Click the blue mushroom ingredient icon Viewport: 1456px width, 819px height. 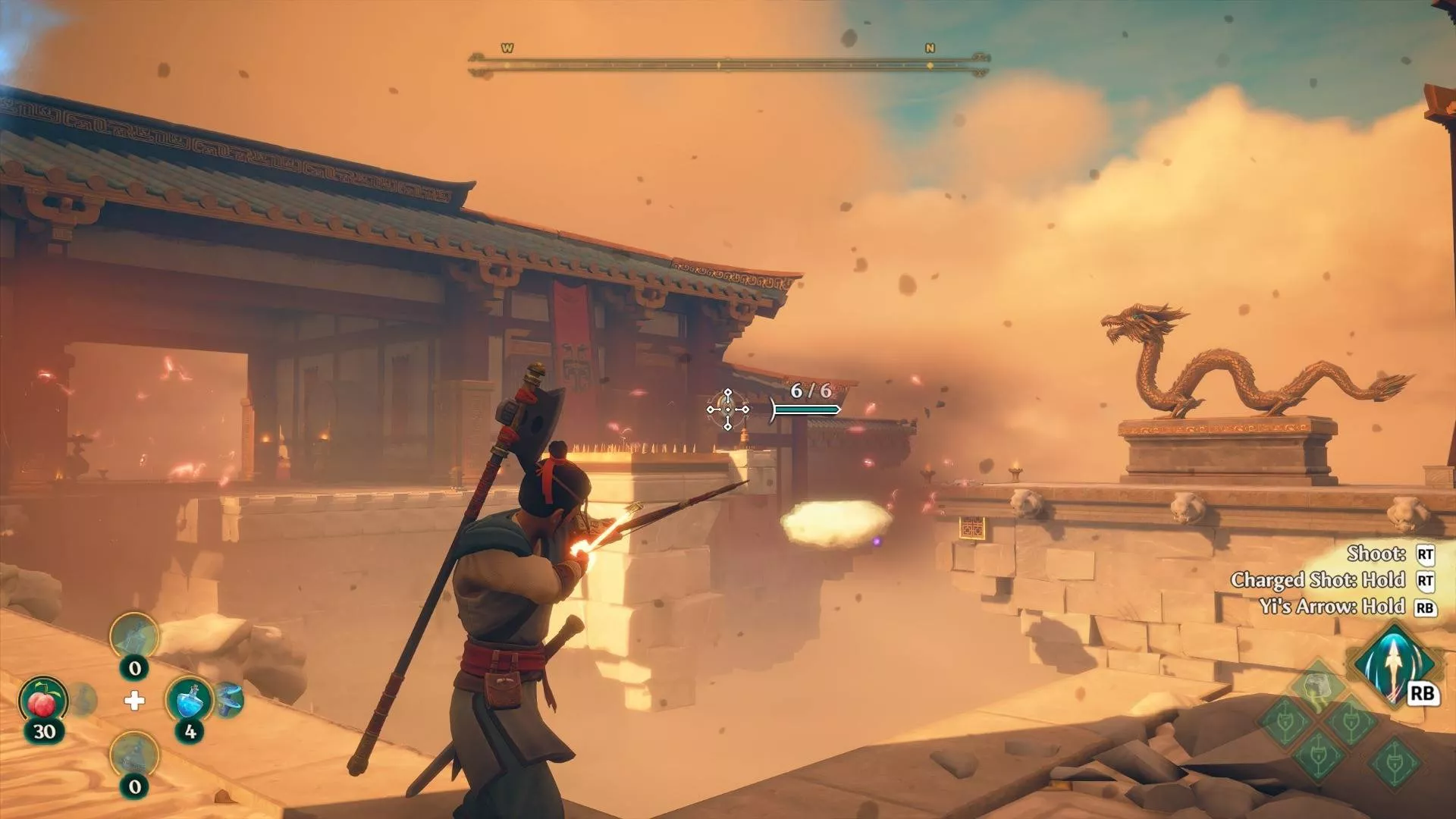[229, 699]
